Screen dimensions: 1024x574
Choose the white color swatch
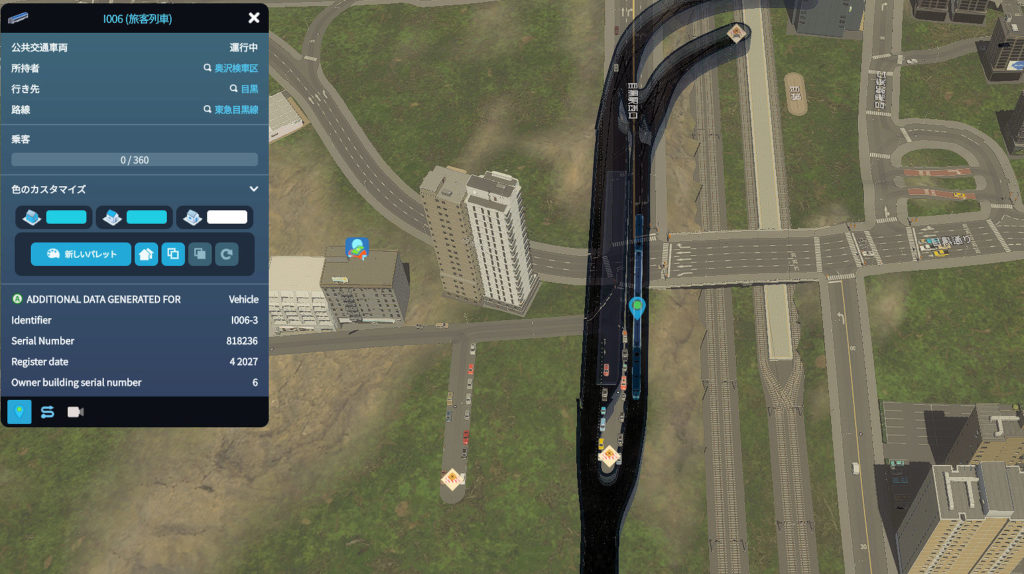[x=226, y=217]
